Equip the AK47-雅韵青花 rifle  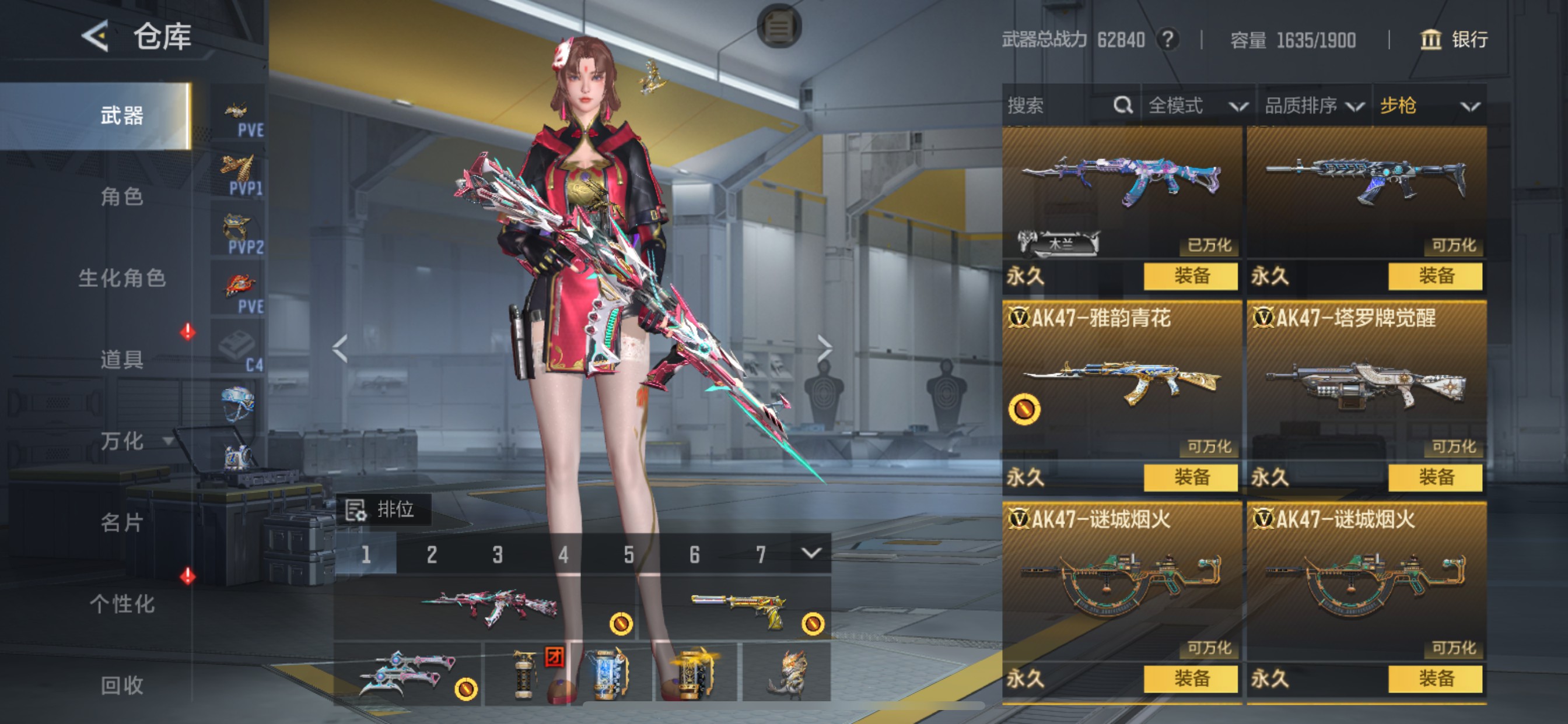click(1190, 477)
